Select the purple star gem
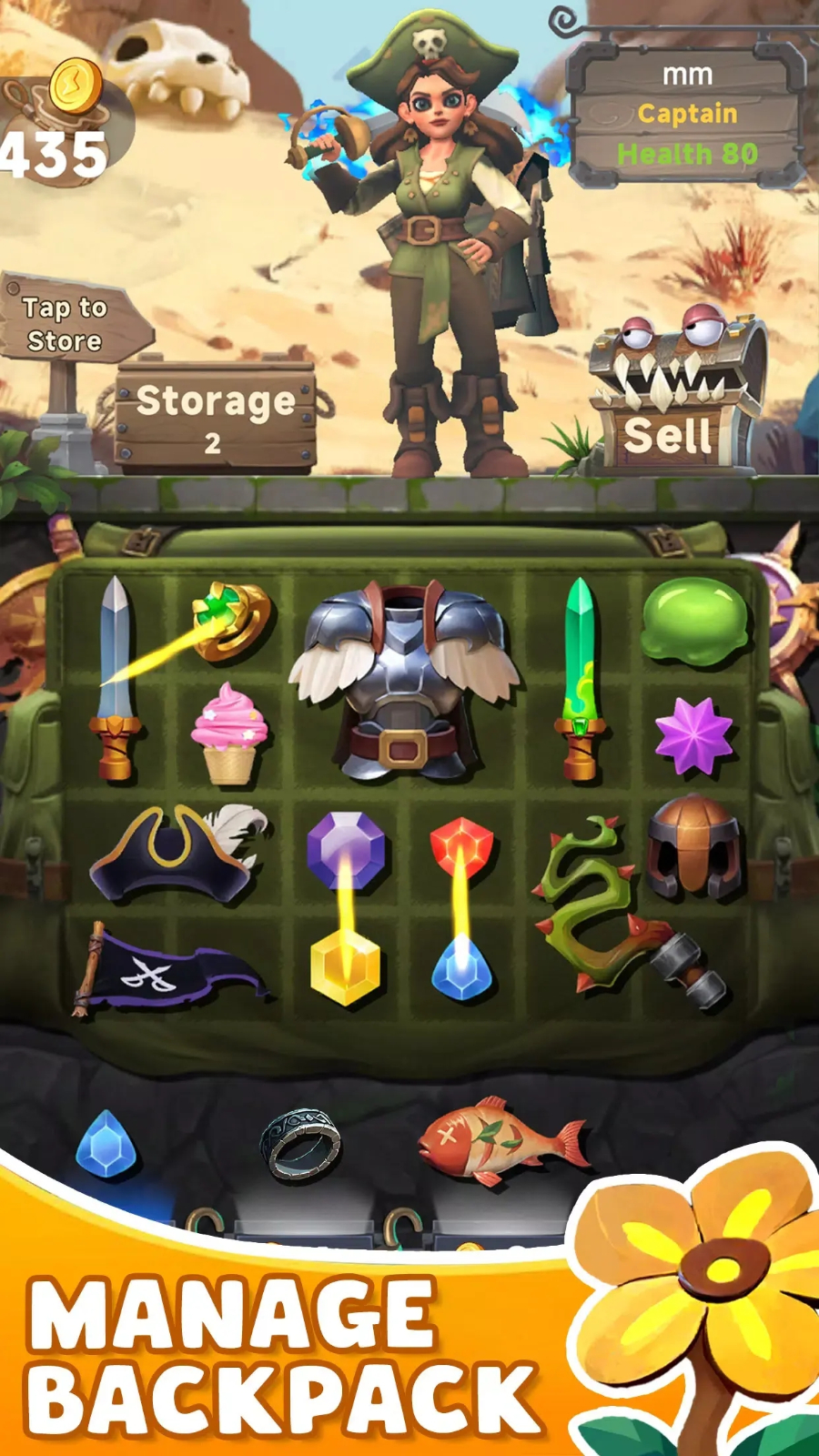Screen dimensions: 819x1456 [x=693, y=735]
